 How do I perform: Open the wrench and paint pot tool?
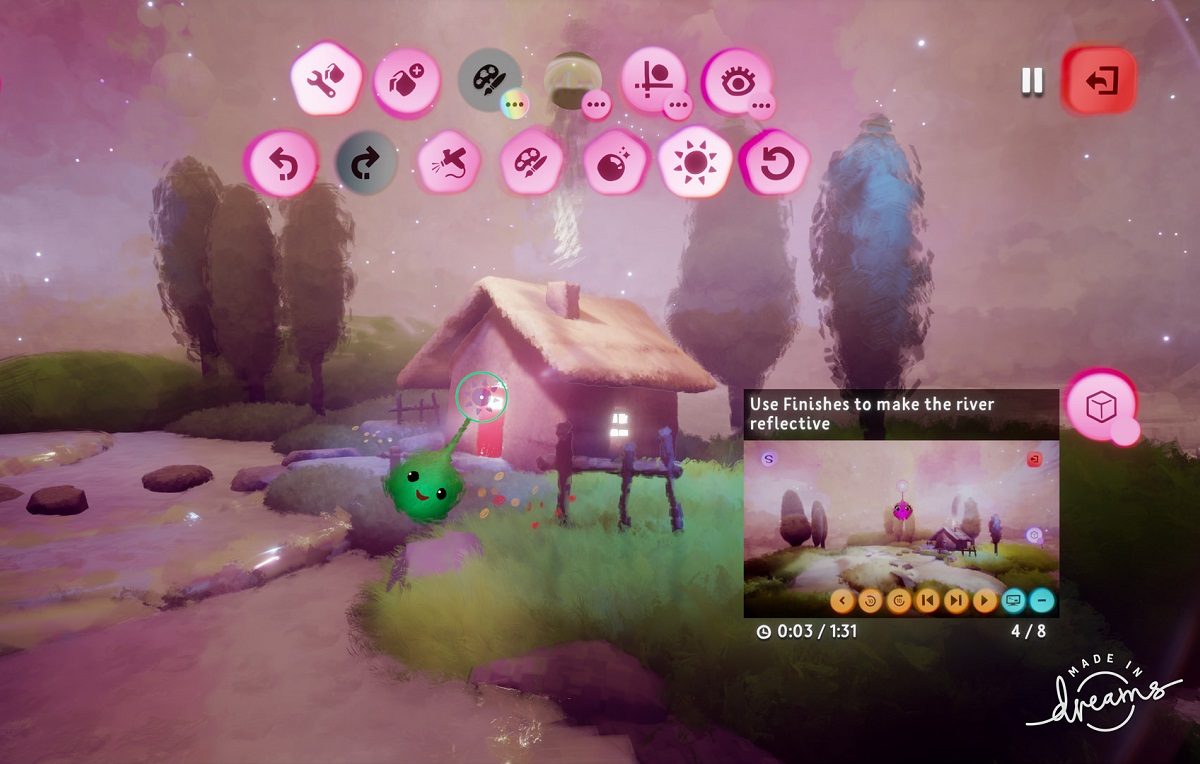click(326, 80)
